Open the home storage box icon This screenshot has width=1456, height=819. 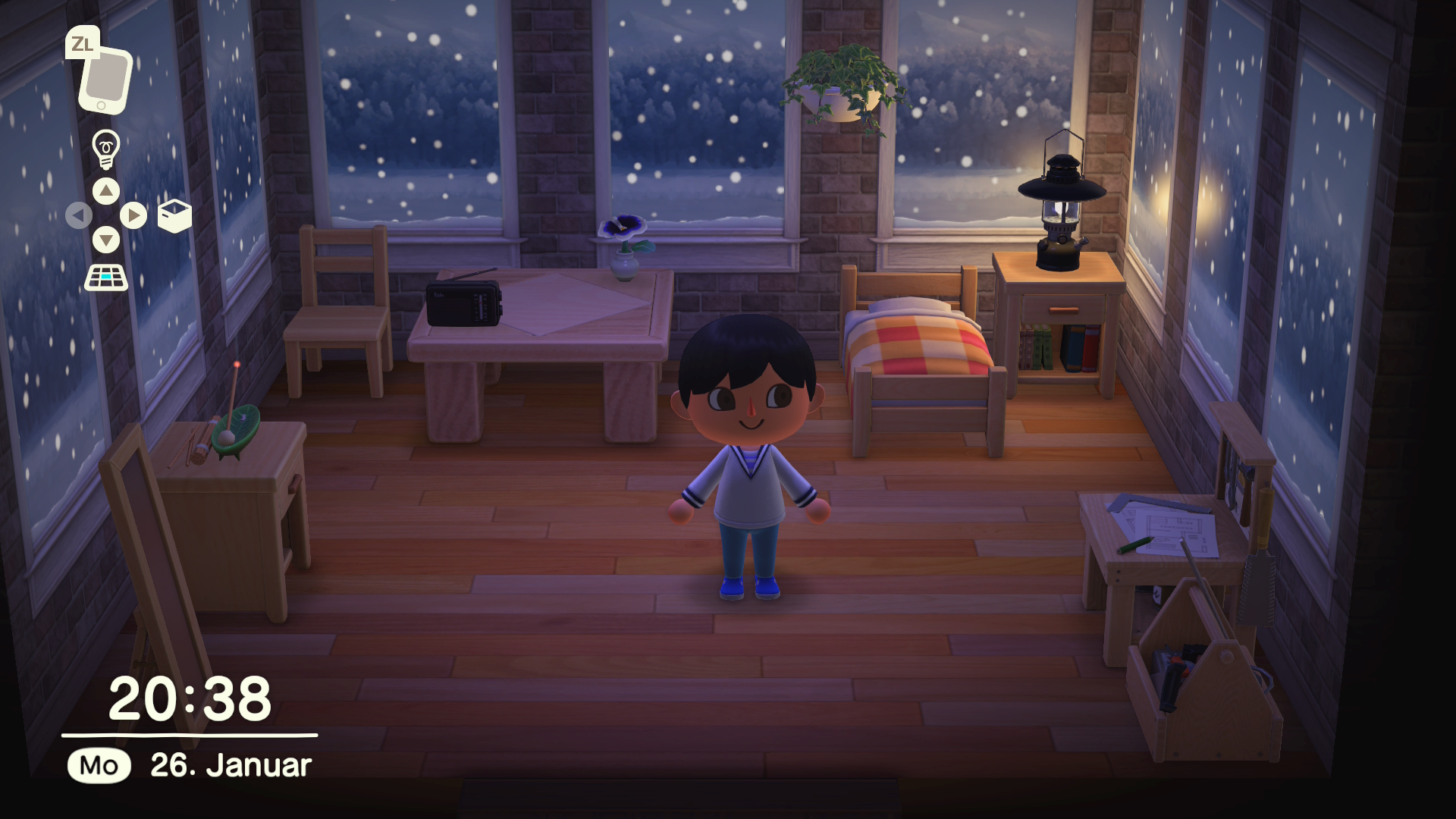click(174, 216)
